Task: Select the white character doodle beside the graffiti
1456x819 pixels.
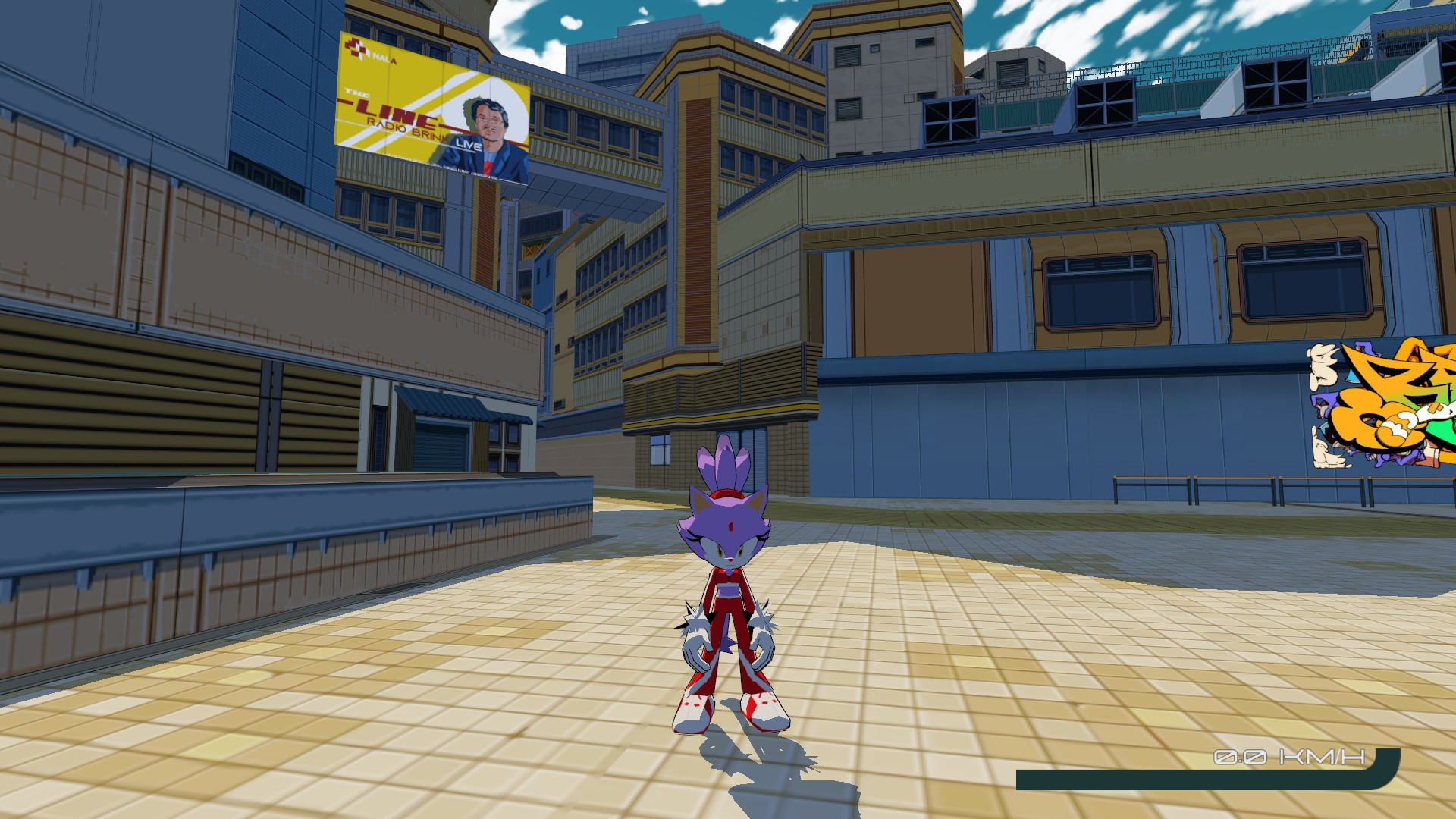Action: pos(1323,365)
